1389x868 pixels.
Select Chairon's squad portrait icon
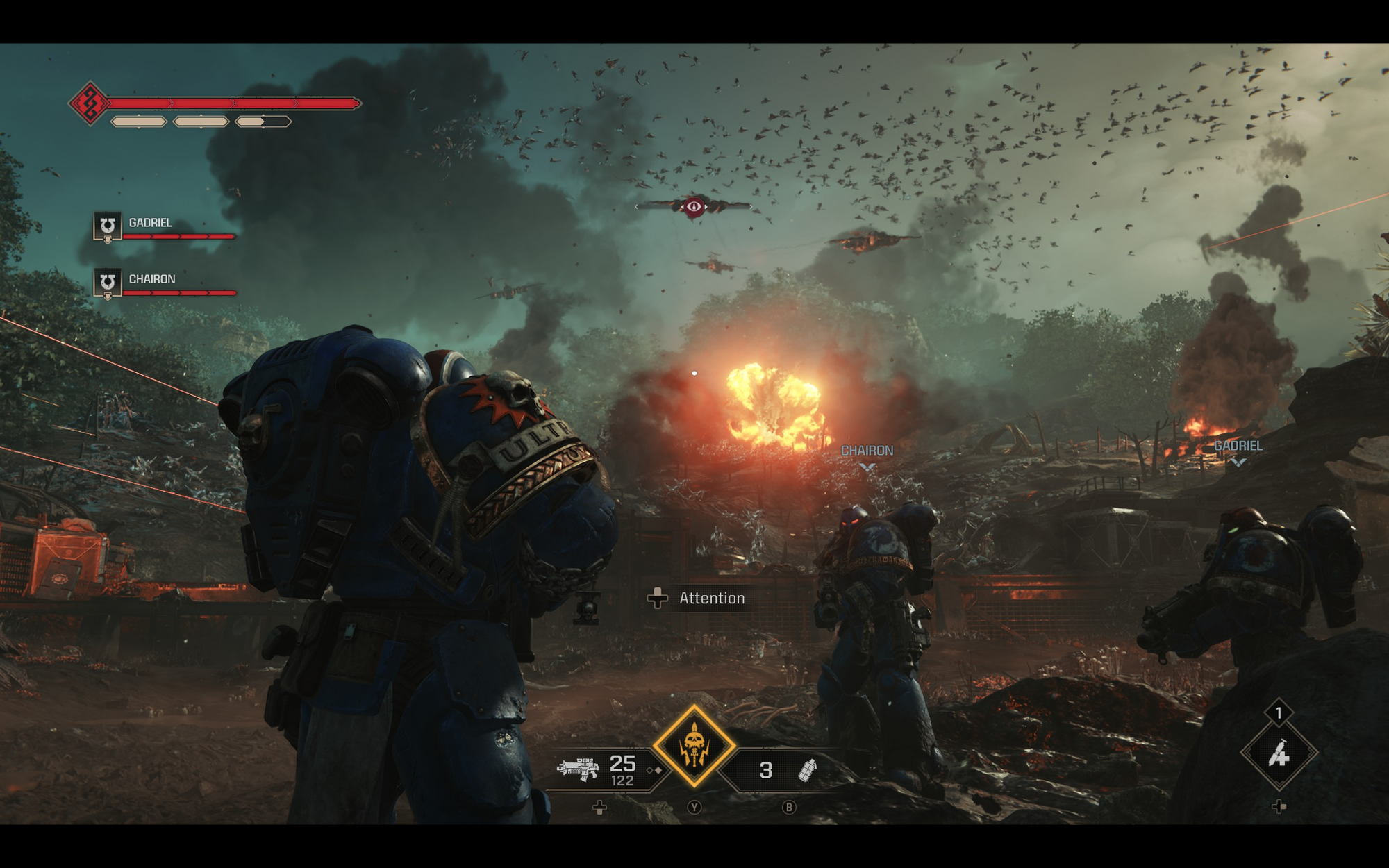[108, 283]
